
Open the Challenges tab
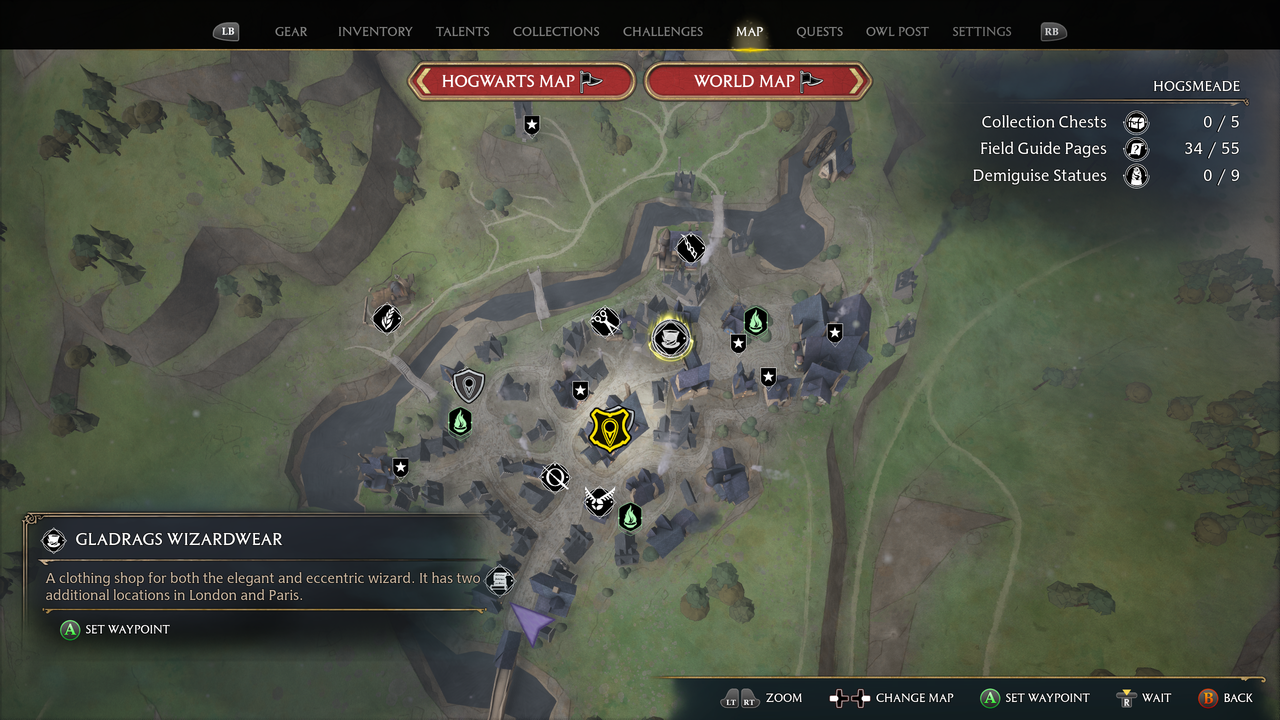coord(663,31)
